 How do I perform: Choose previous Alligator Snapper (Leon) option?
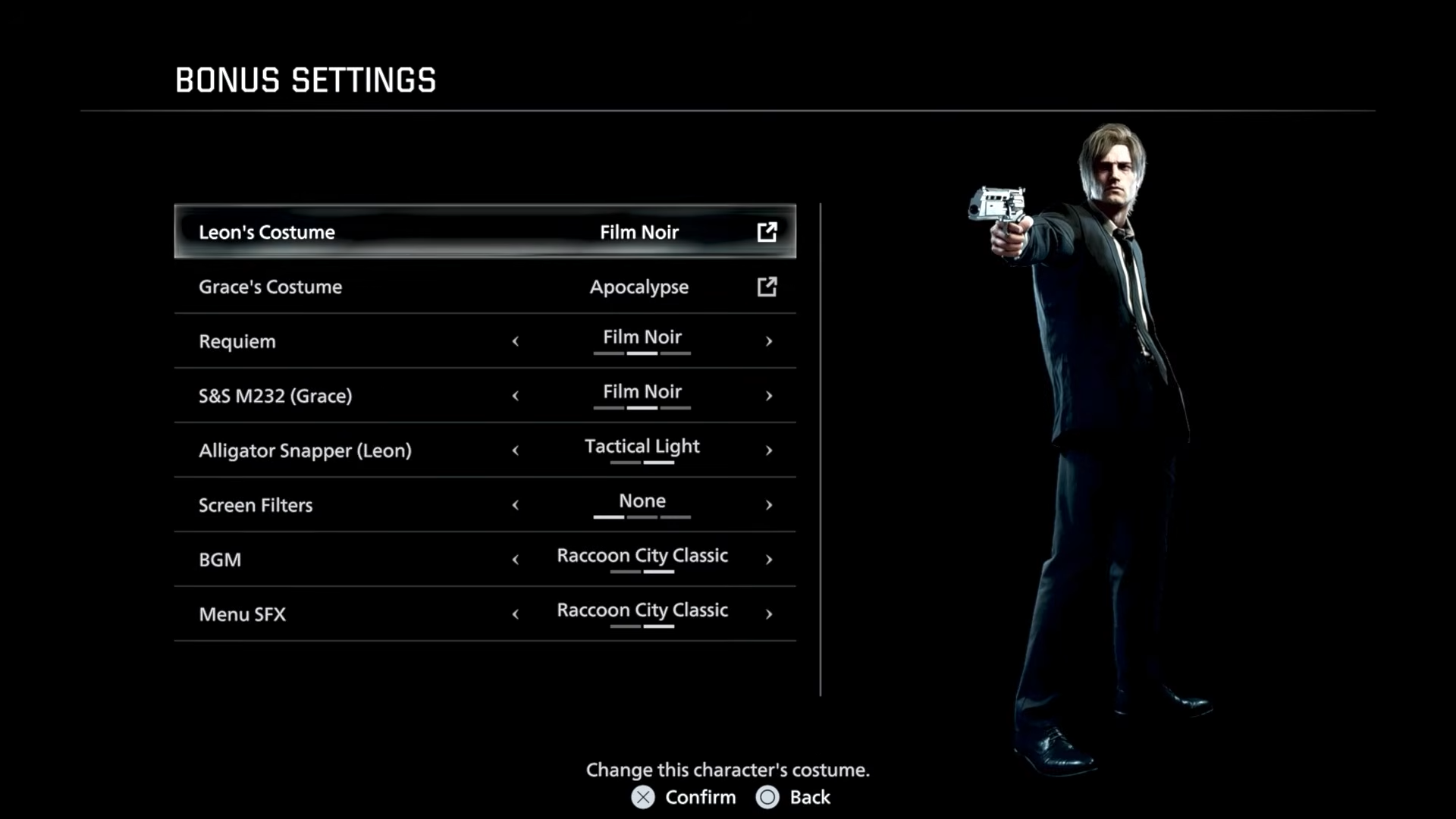[x=516, y=450]
